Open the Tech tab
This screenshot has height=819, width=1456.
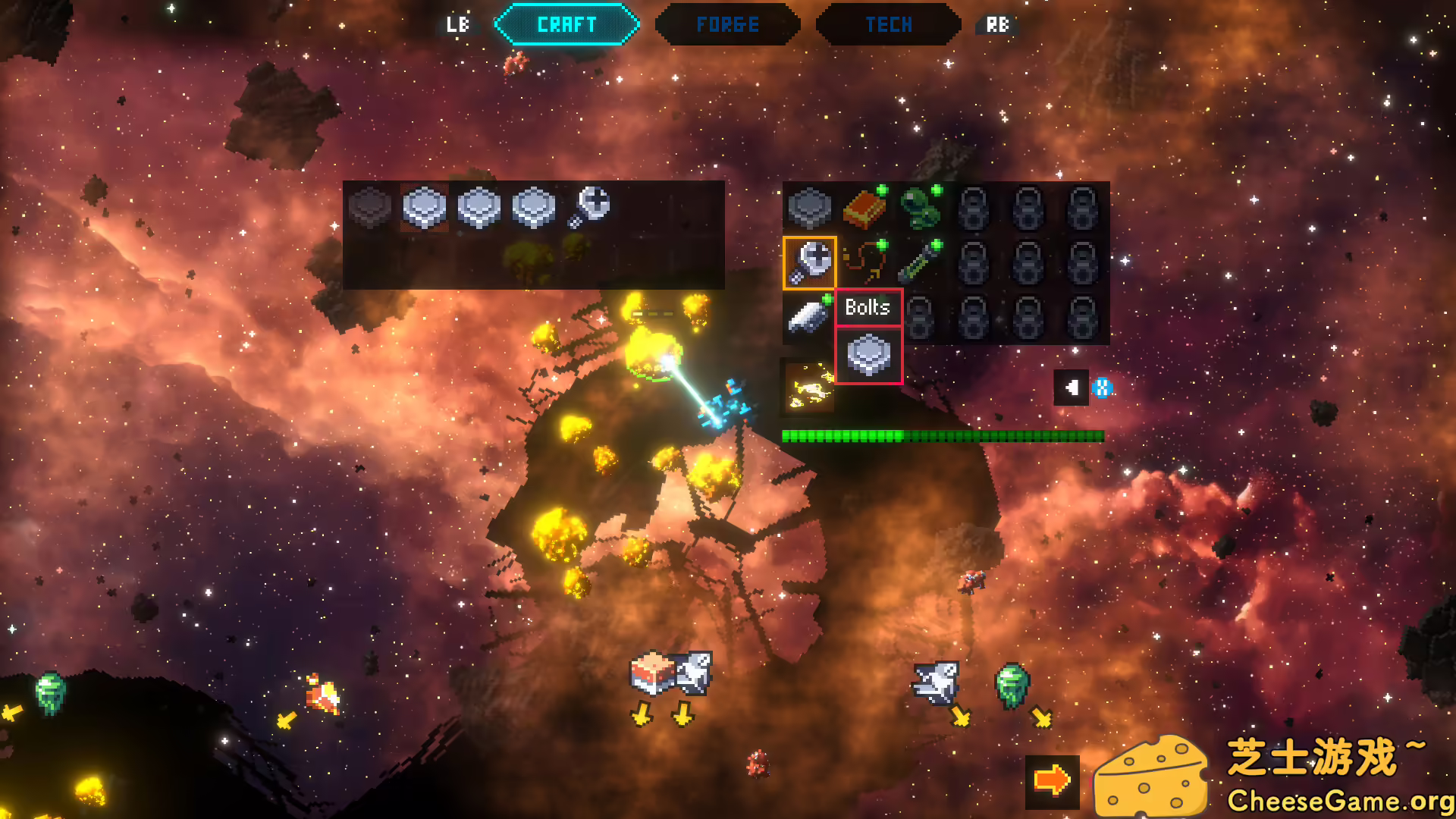click(x=888, y=25)
